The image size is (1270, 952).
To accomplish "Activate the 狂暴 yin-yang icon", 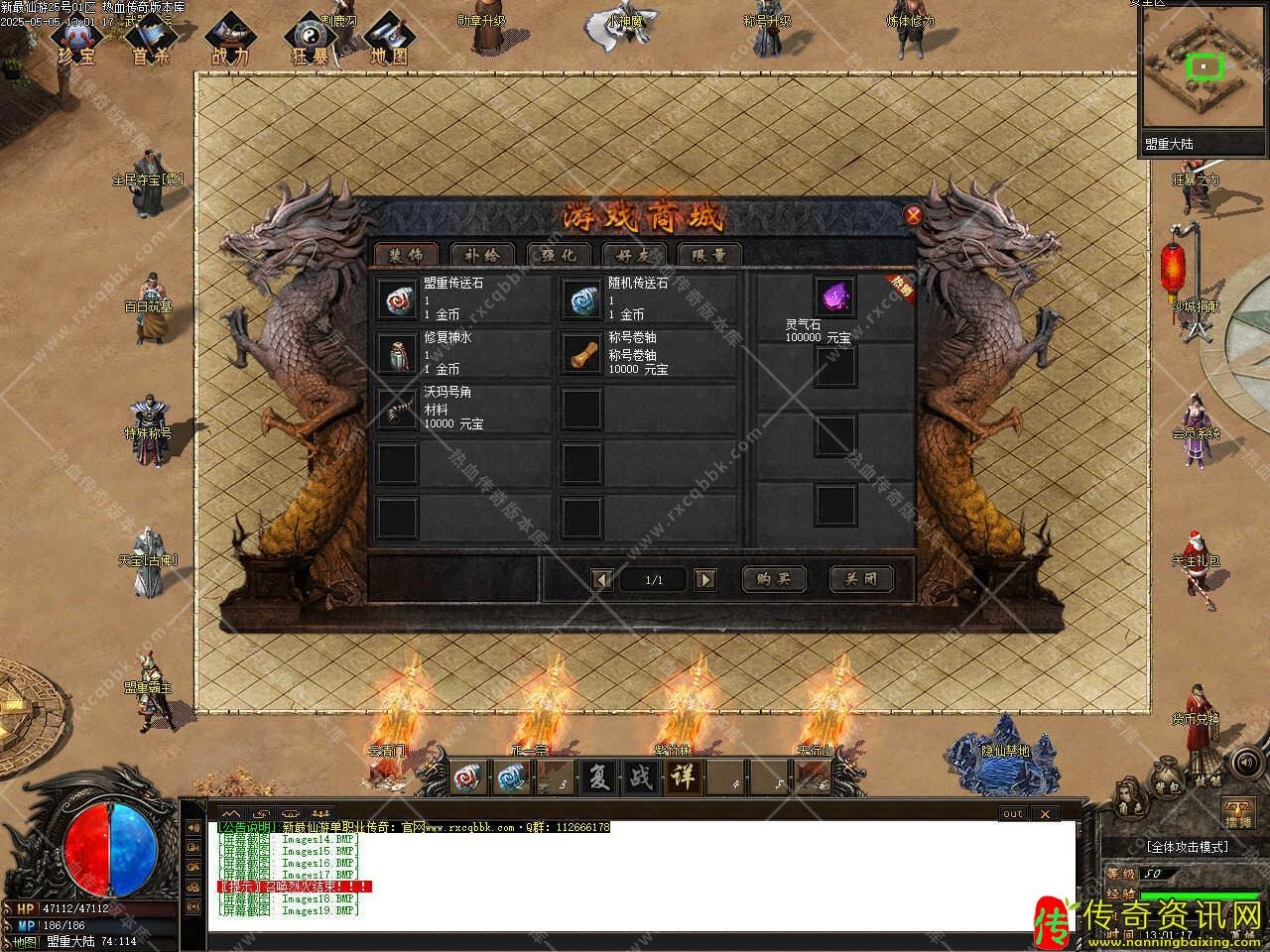I will pos(312,40).
